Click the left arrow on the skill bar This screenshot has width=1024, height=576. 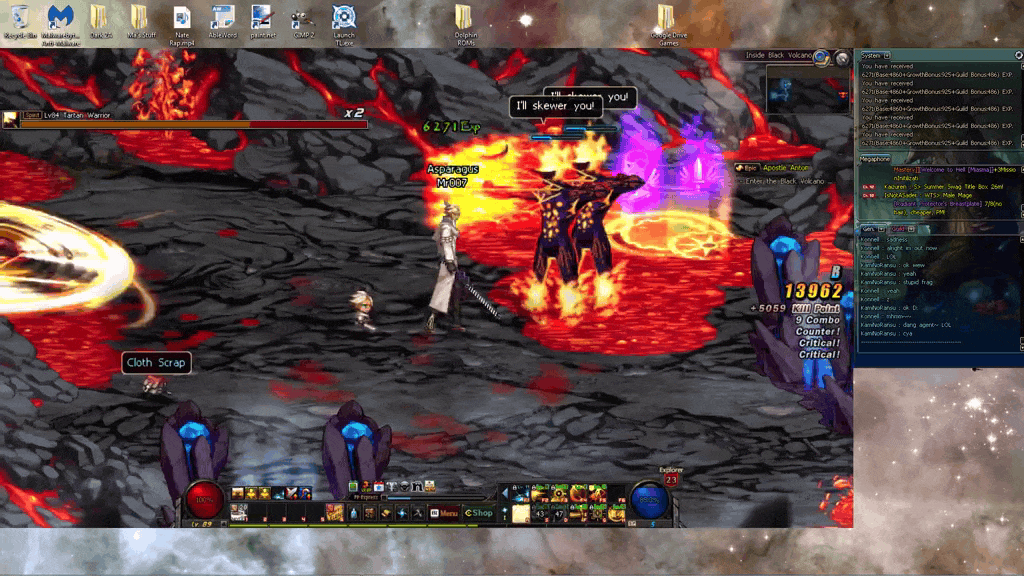506,493
